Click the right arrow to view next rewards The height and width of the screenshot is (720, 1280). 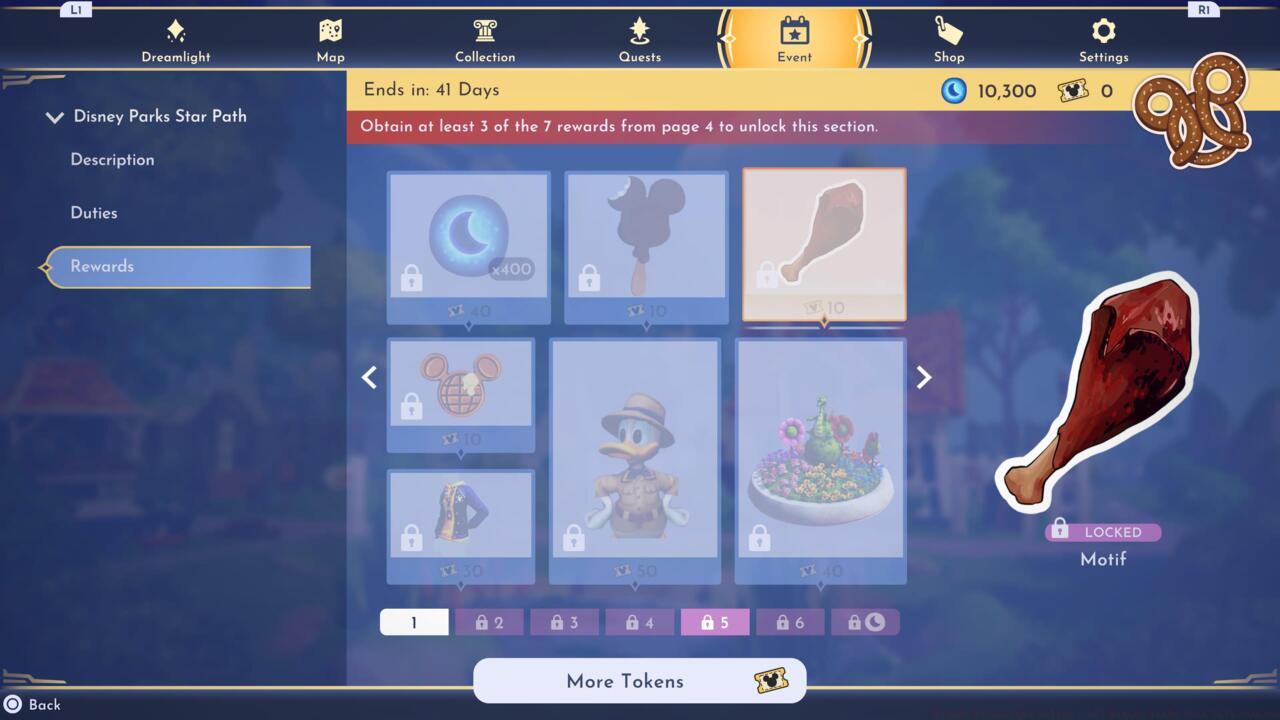922,377
